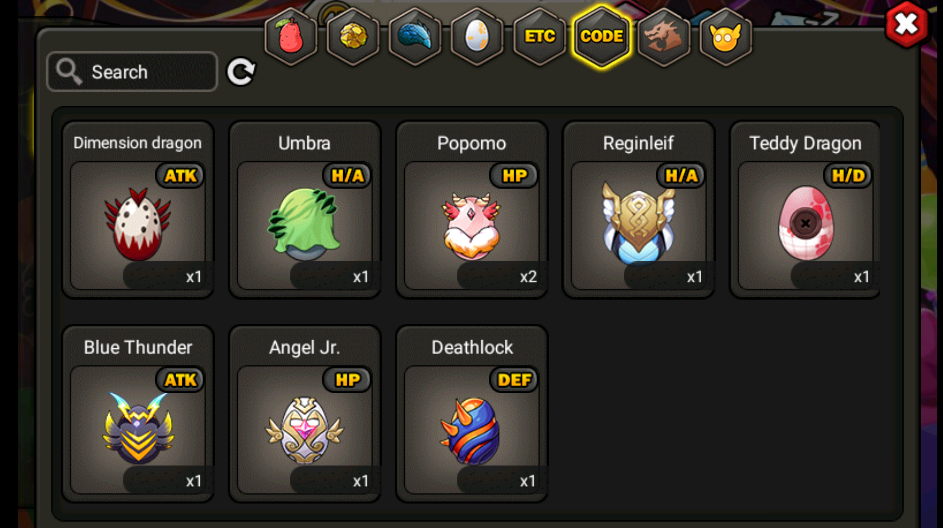
Task: Click the Search field
Action: coord(132,72)
